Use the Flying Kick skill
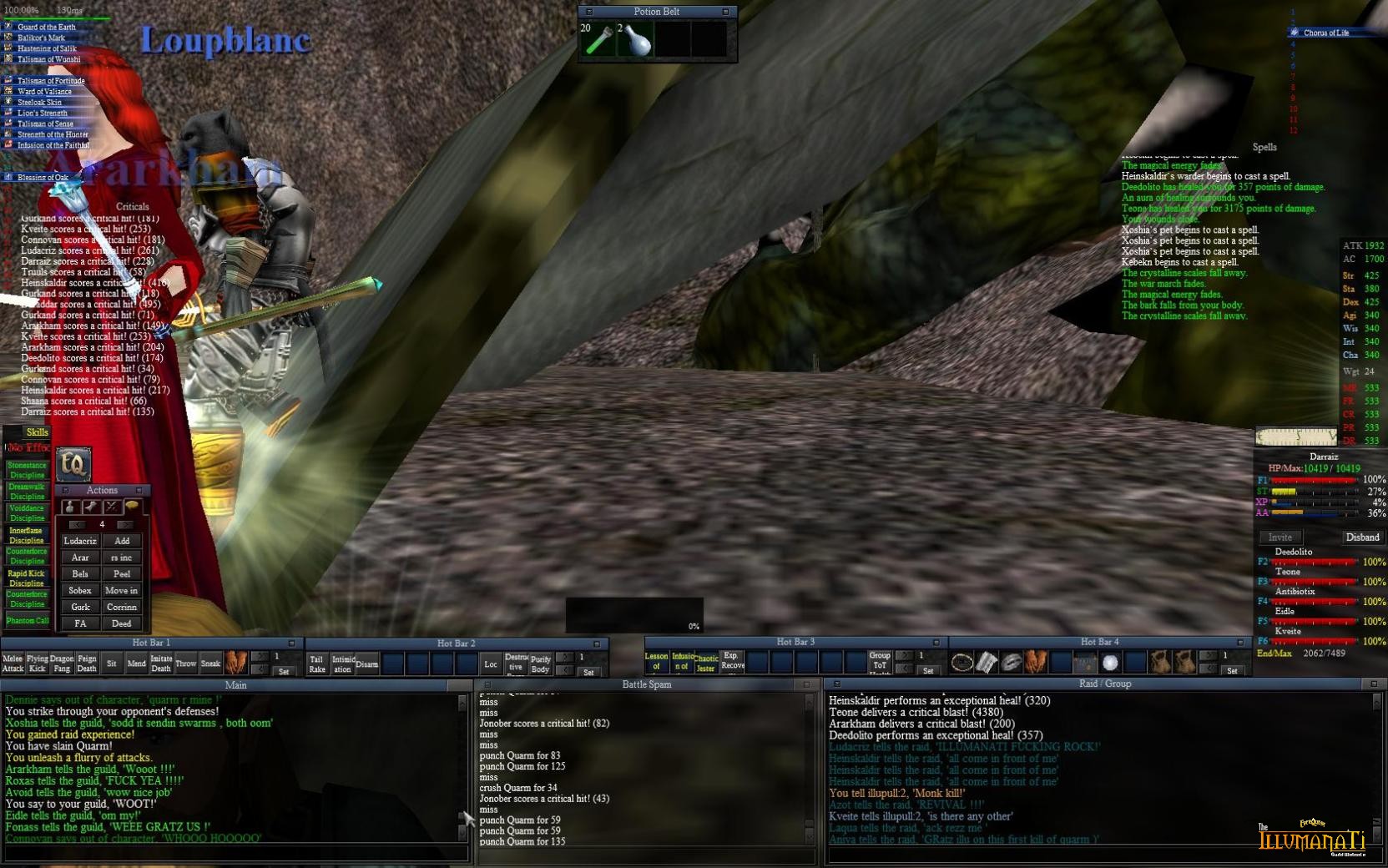The width and height of the screenshot is (1388, 868). pyautogui.click(x=37, y=664)
